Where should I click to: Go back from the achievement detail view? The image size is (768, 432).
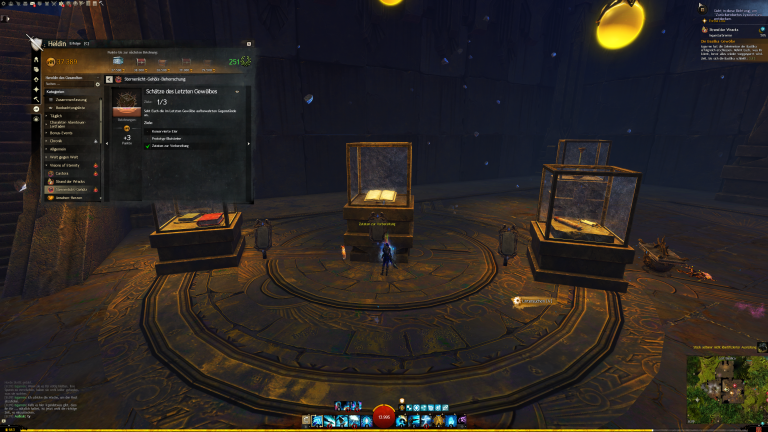click(x=109, y=78)
